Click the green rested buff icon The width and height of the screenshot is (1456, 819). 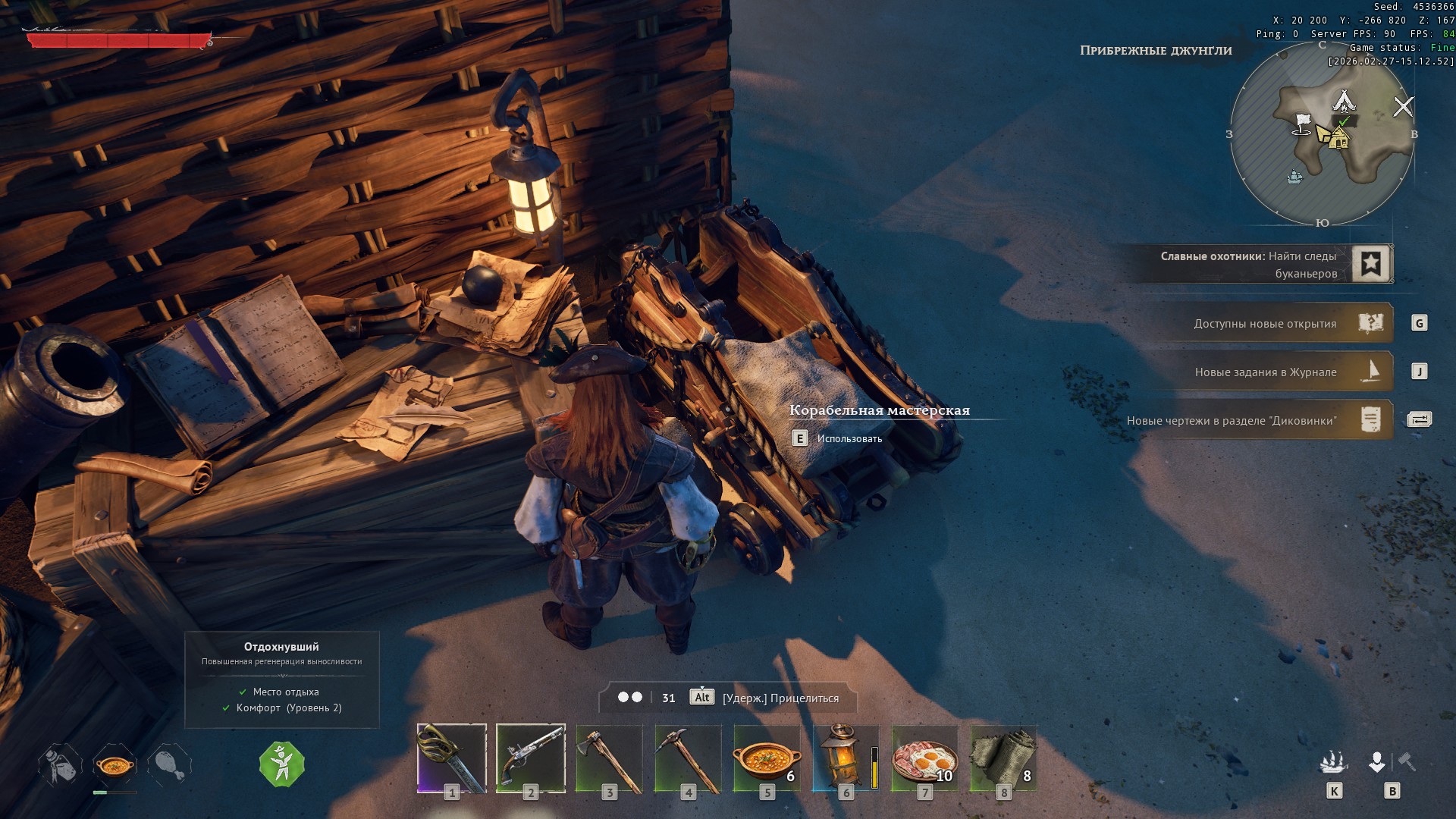[282, 764]
